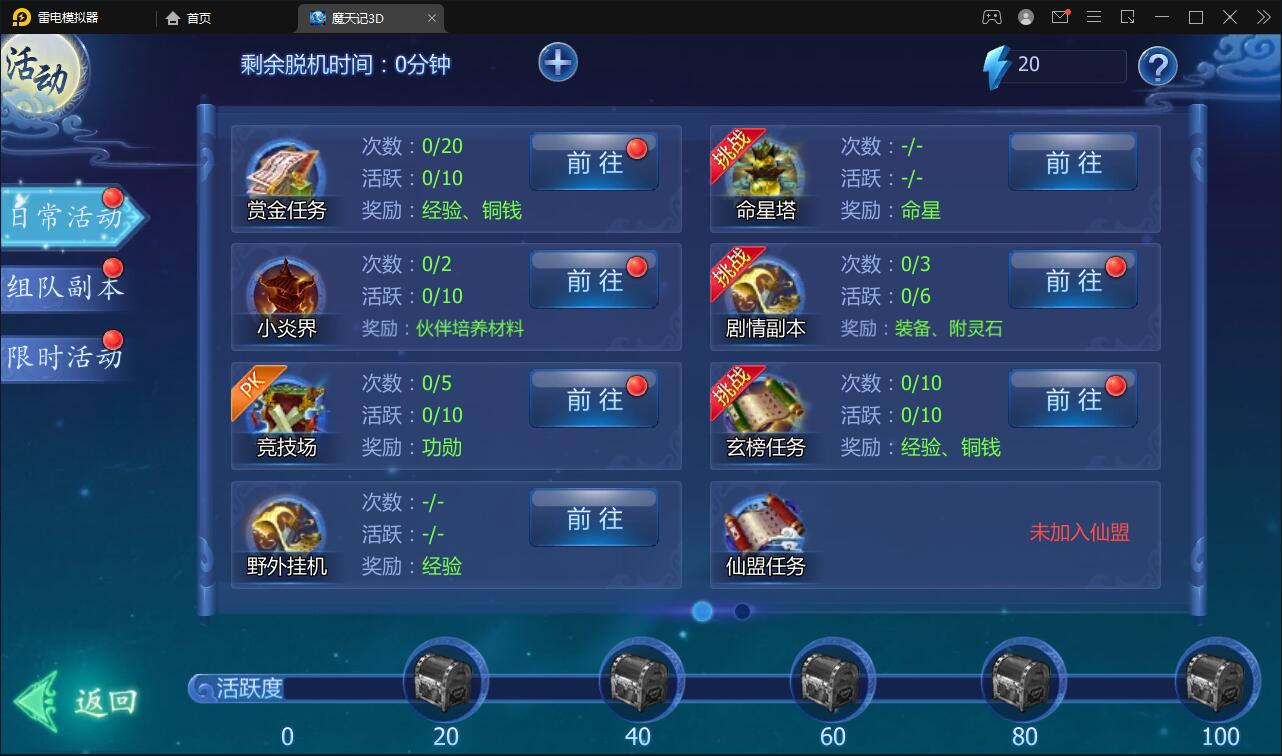Close the 魔天记3D emulator tab
The image size is (1282, 756).
point(432,18)
